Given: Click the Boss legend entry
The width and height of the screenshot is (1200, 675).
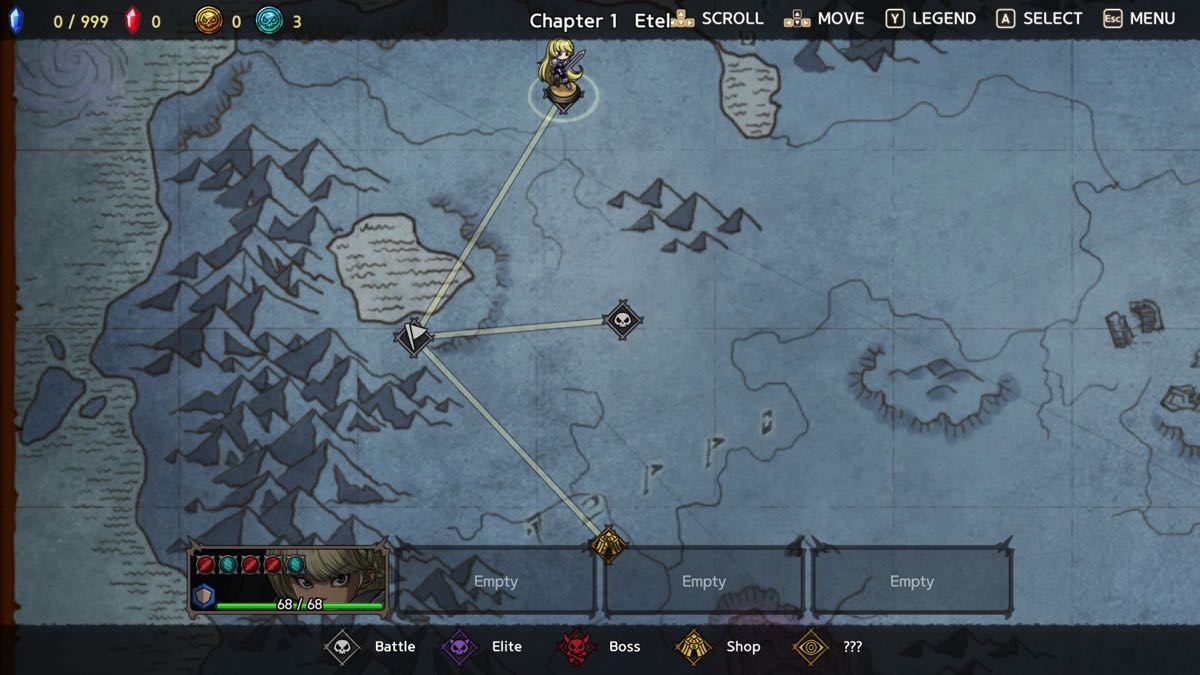Looking at the screenshot, I should pos(599,646).
